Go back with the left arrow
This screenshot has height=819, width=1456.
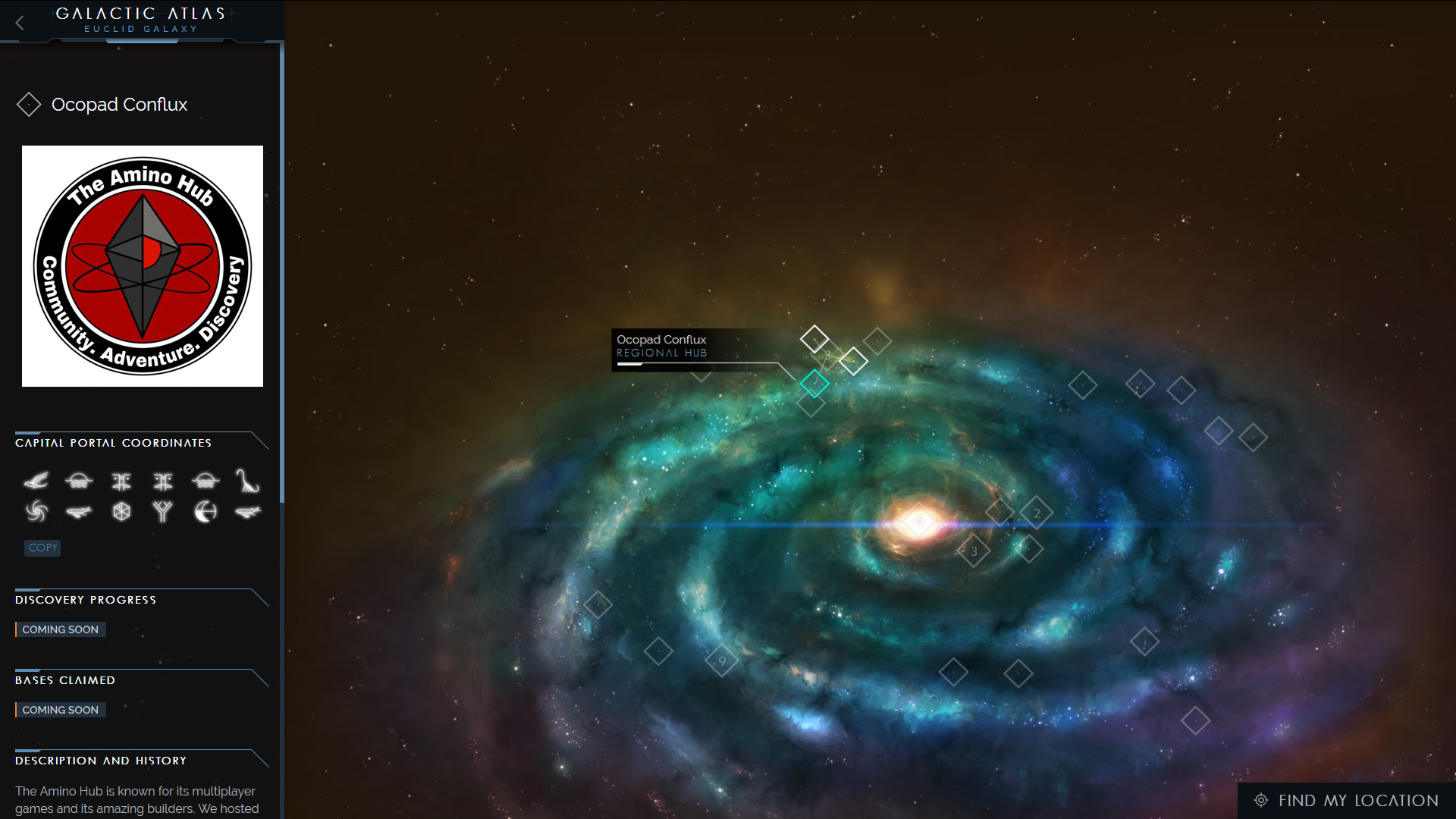tap(20, 23)
